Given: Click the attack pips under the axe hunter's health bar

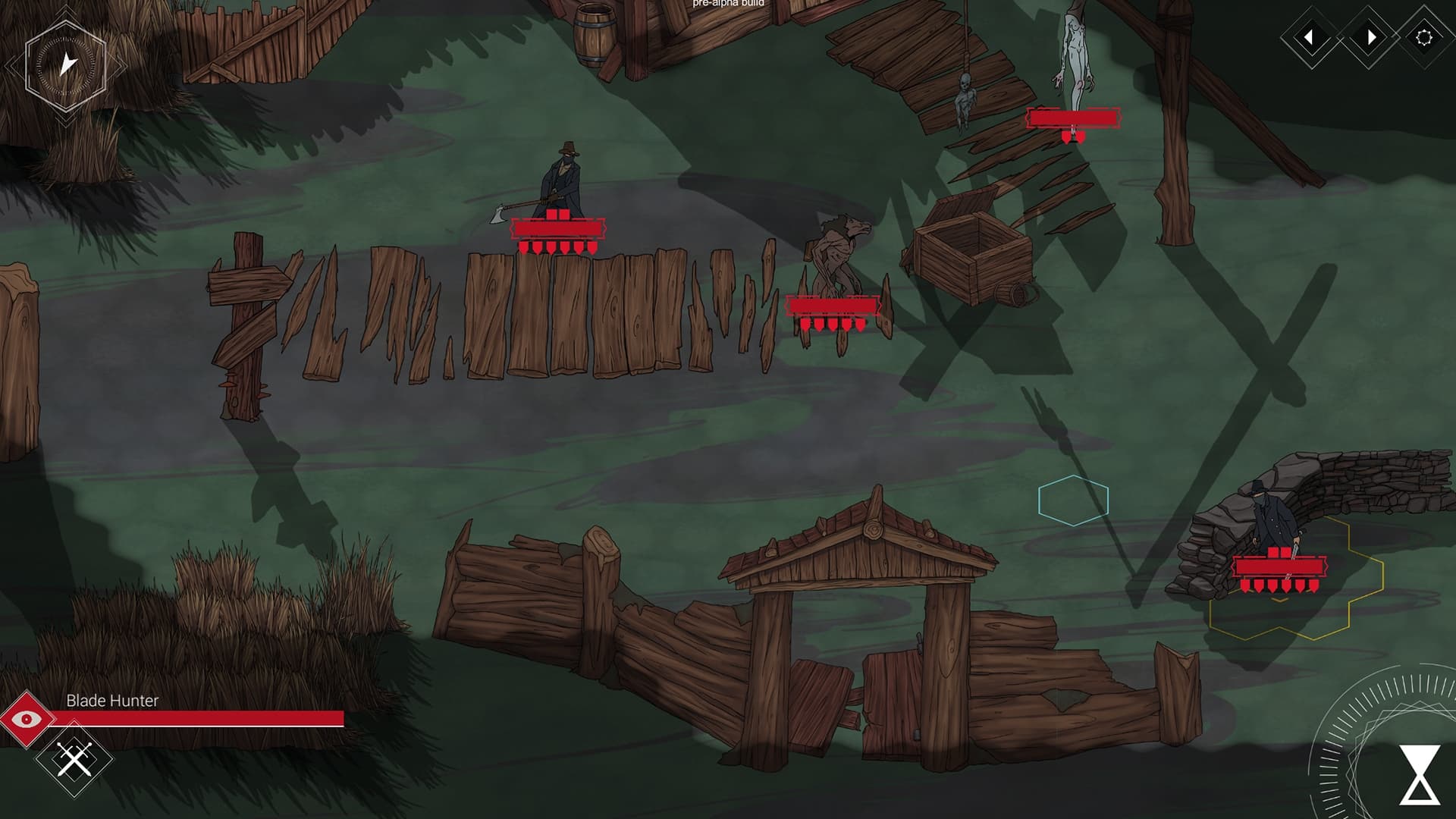Looking at the screenshot, I should pyautogui.click(x=557, y=248).
